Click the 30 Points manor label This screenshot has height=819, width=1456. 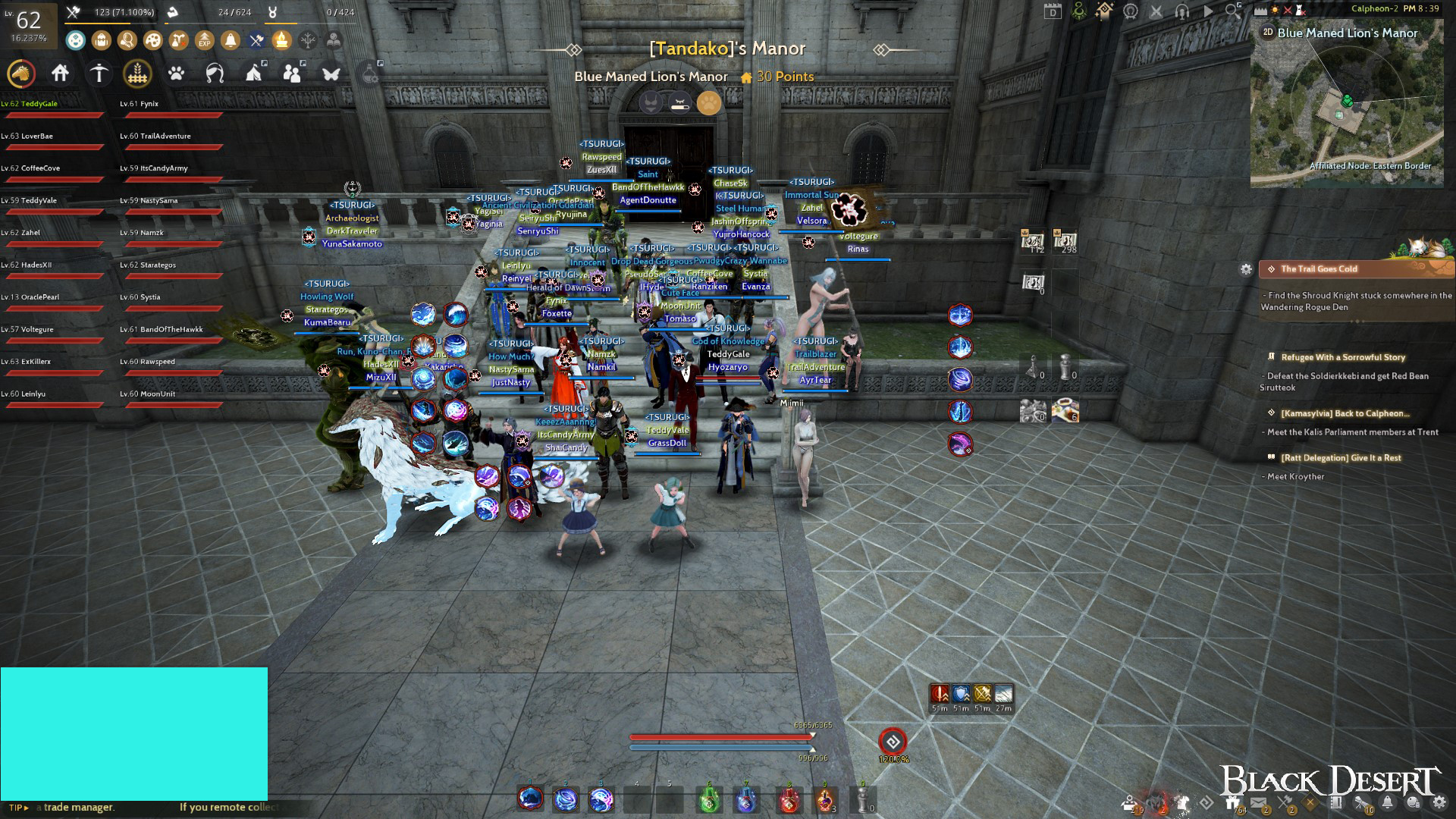(x=785, y=77)
